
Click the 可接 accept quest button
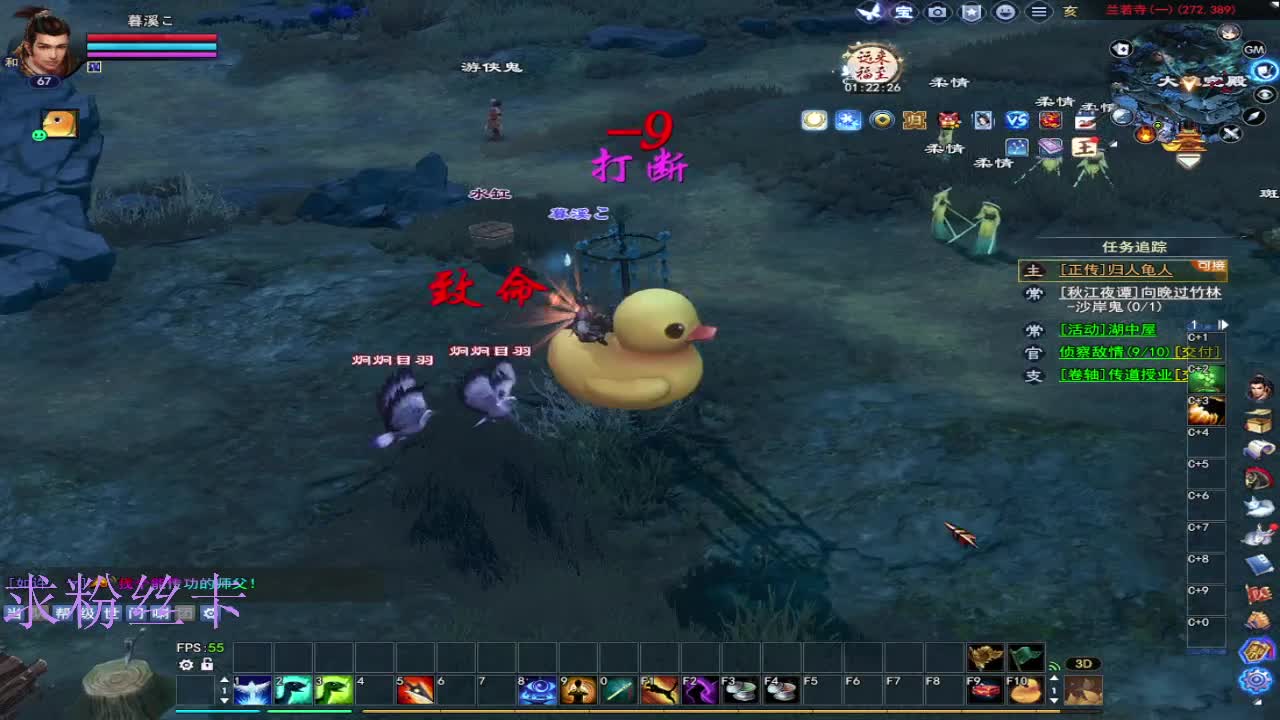point(1212,267)
